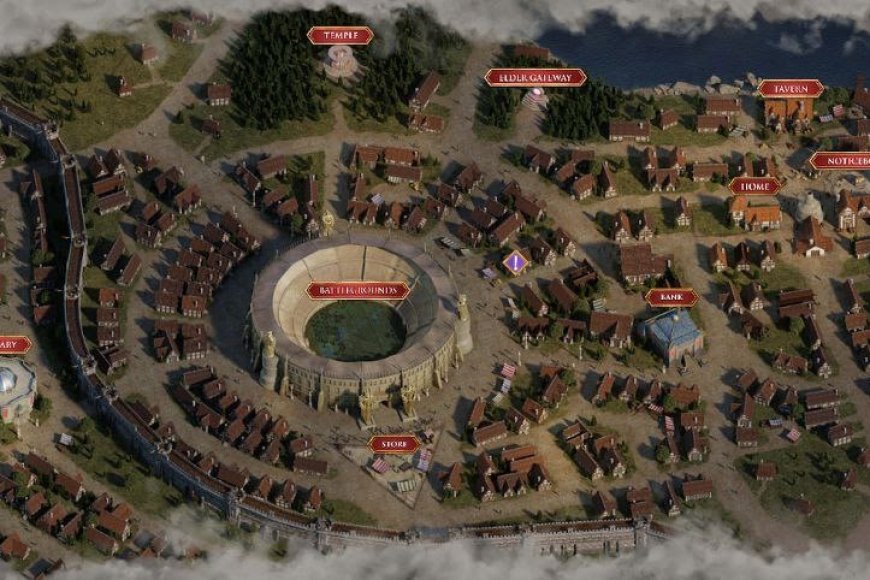
Task: Go to the Home label
Action: tap(754, 186)
